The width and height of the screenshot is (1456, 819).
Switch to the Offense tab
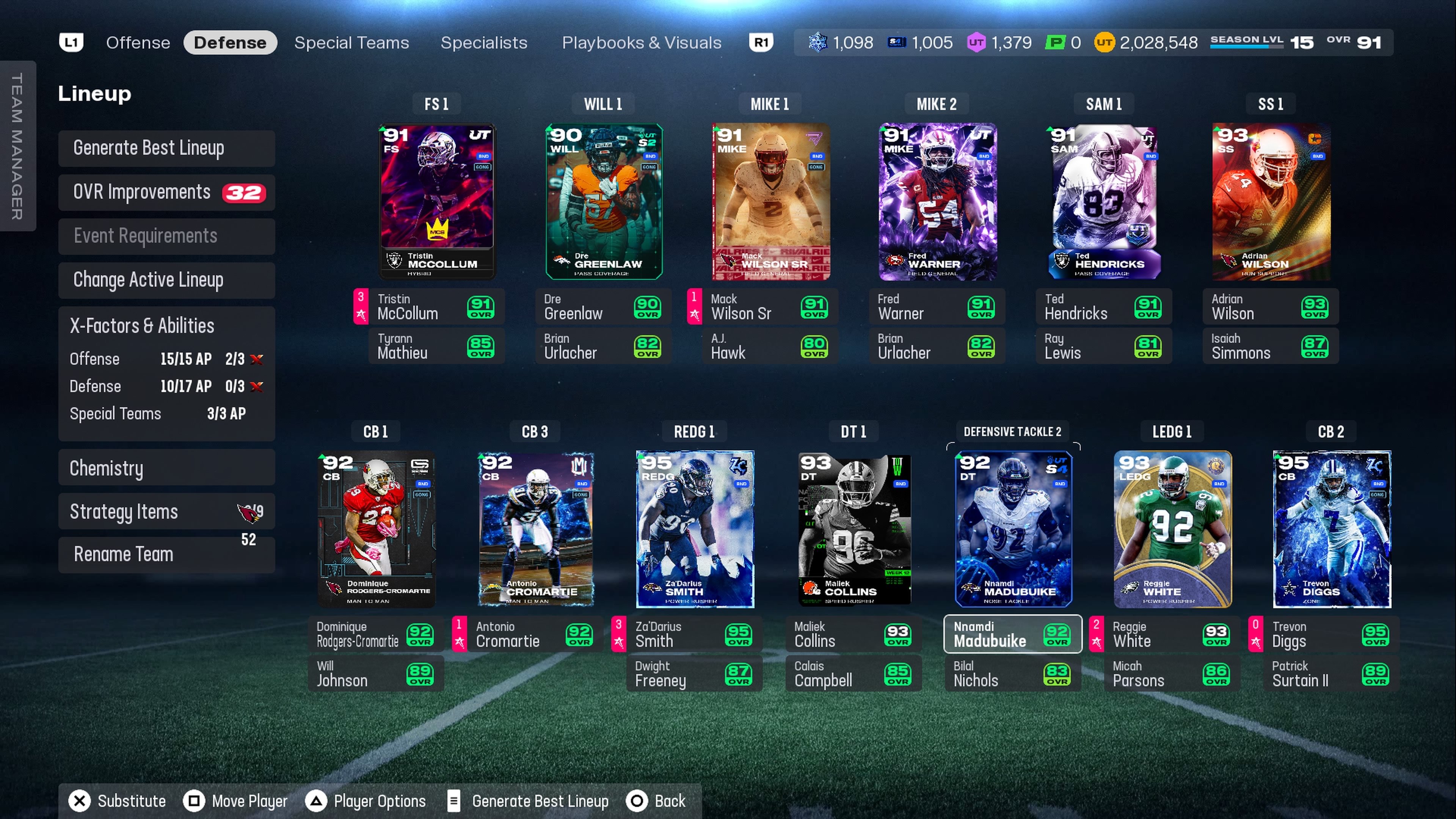pos(138,42)
